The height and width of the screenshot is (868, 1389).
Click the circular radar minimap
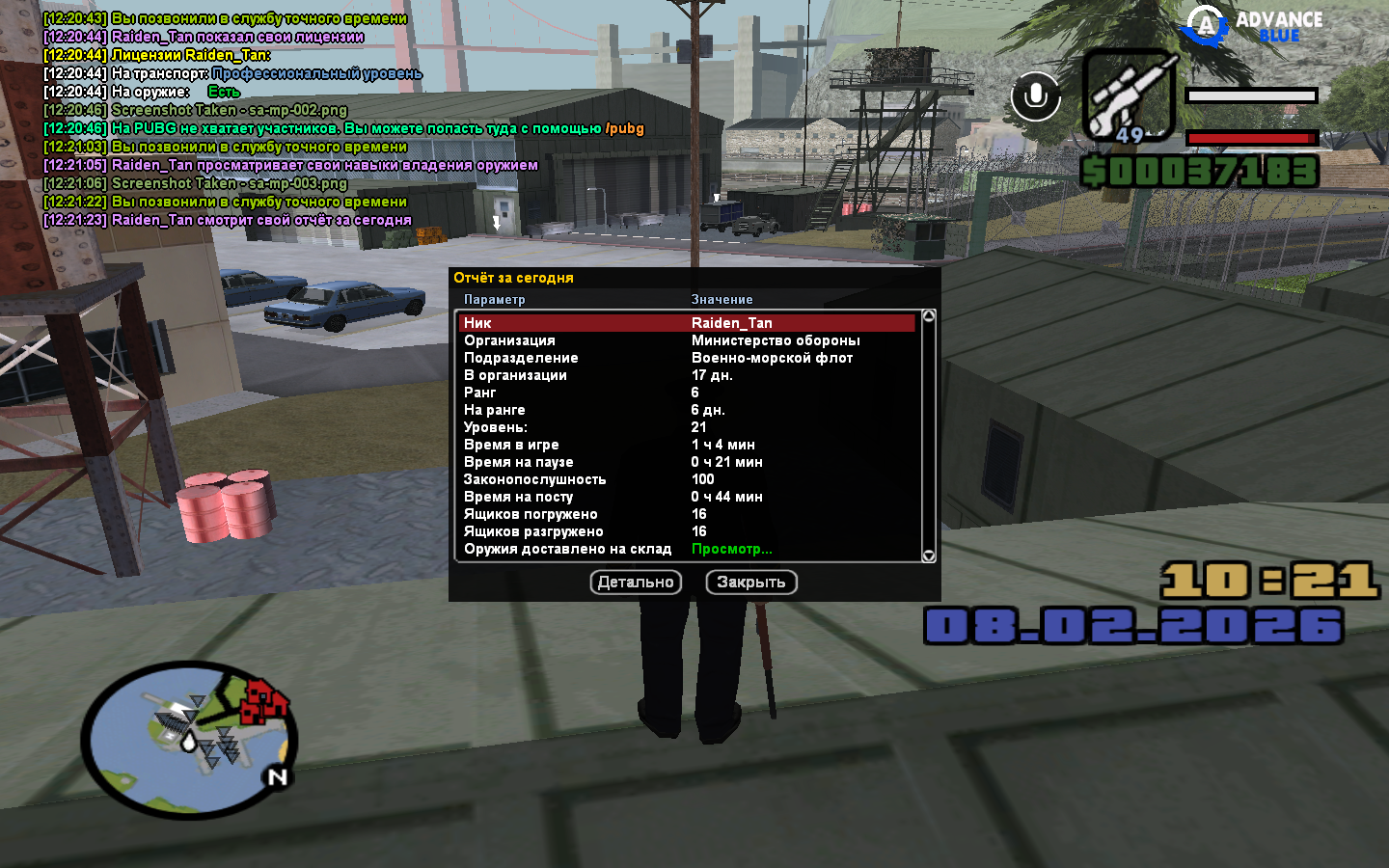pyautogui.click(x=189, y=740)
